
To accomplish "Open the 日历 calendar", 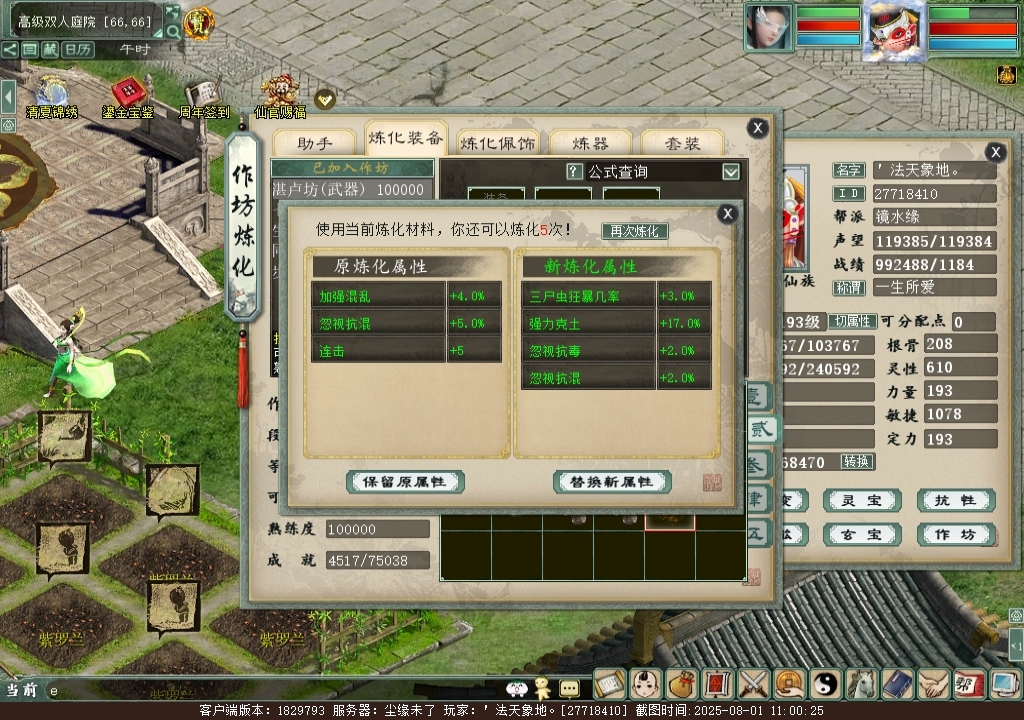I will pyautogui.click(x=78, y=49).
